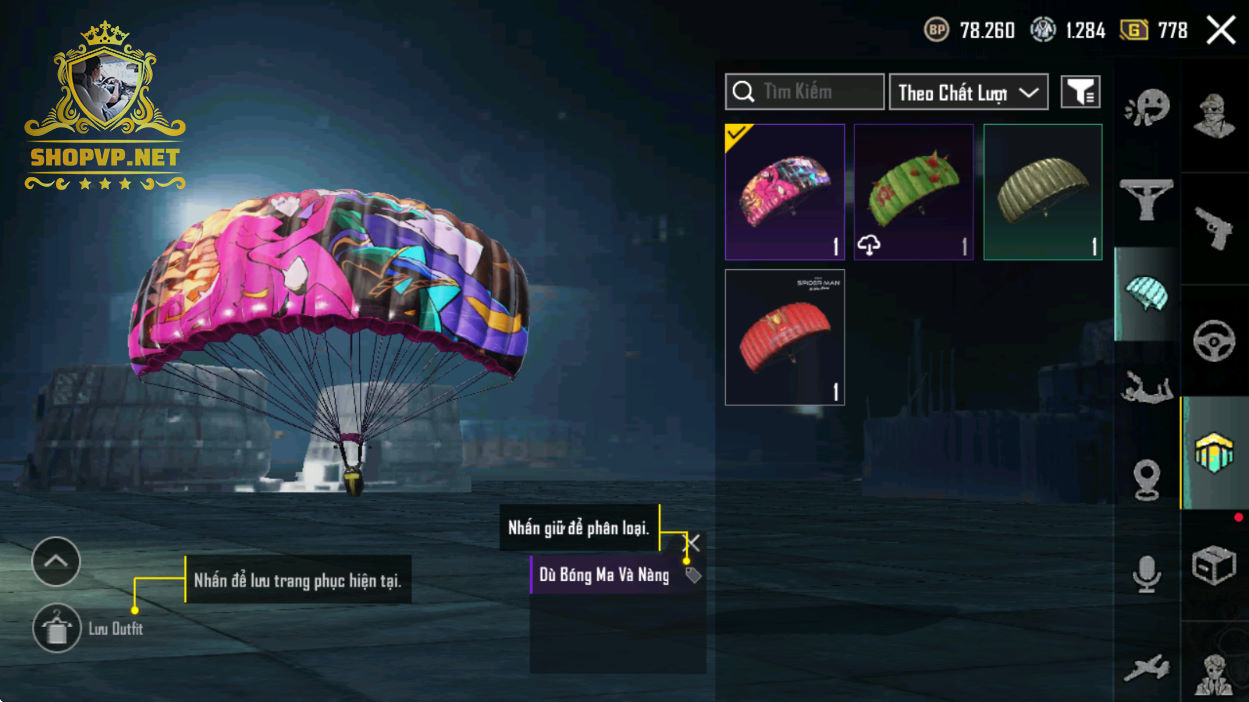Dismiss the item name tooltip
Screen dimensions: 1249x702
pos(692,542)
